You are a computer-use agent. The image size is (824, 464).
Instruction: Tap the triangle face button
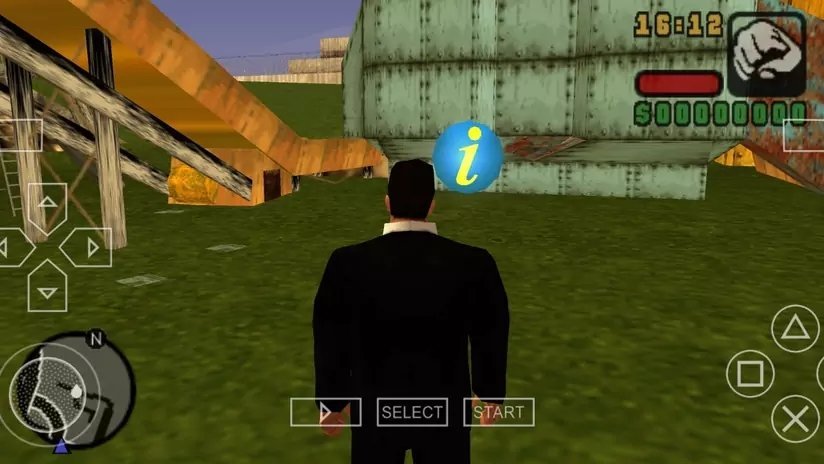point(795,327)
